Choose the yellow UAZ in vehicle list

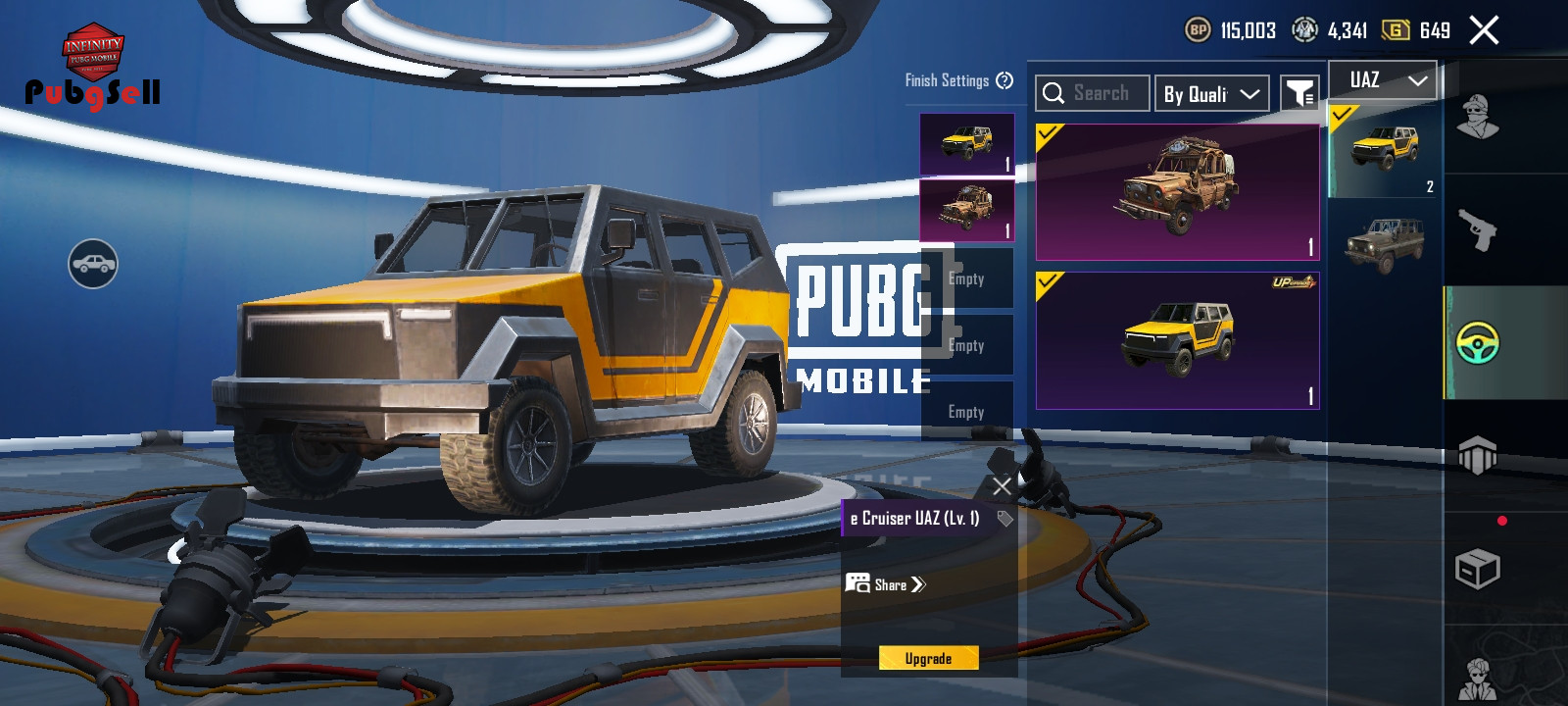point(1384,151)
